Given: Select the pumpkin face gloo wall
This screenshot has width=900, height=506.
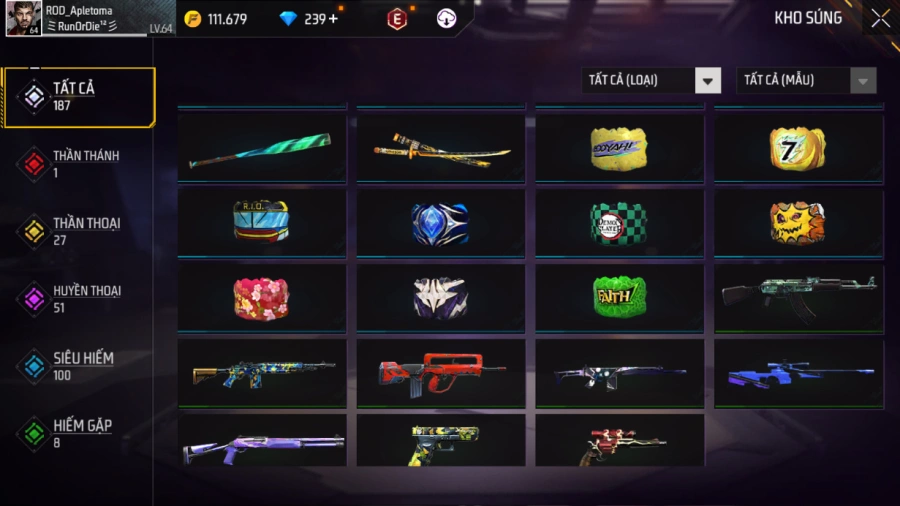Looking at the screenshot, I should pyautogui.click(x=798, y=223).
